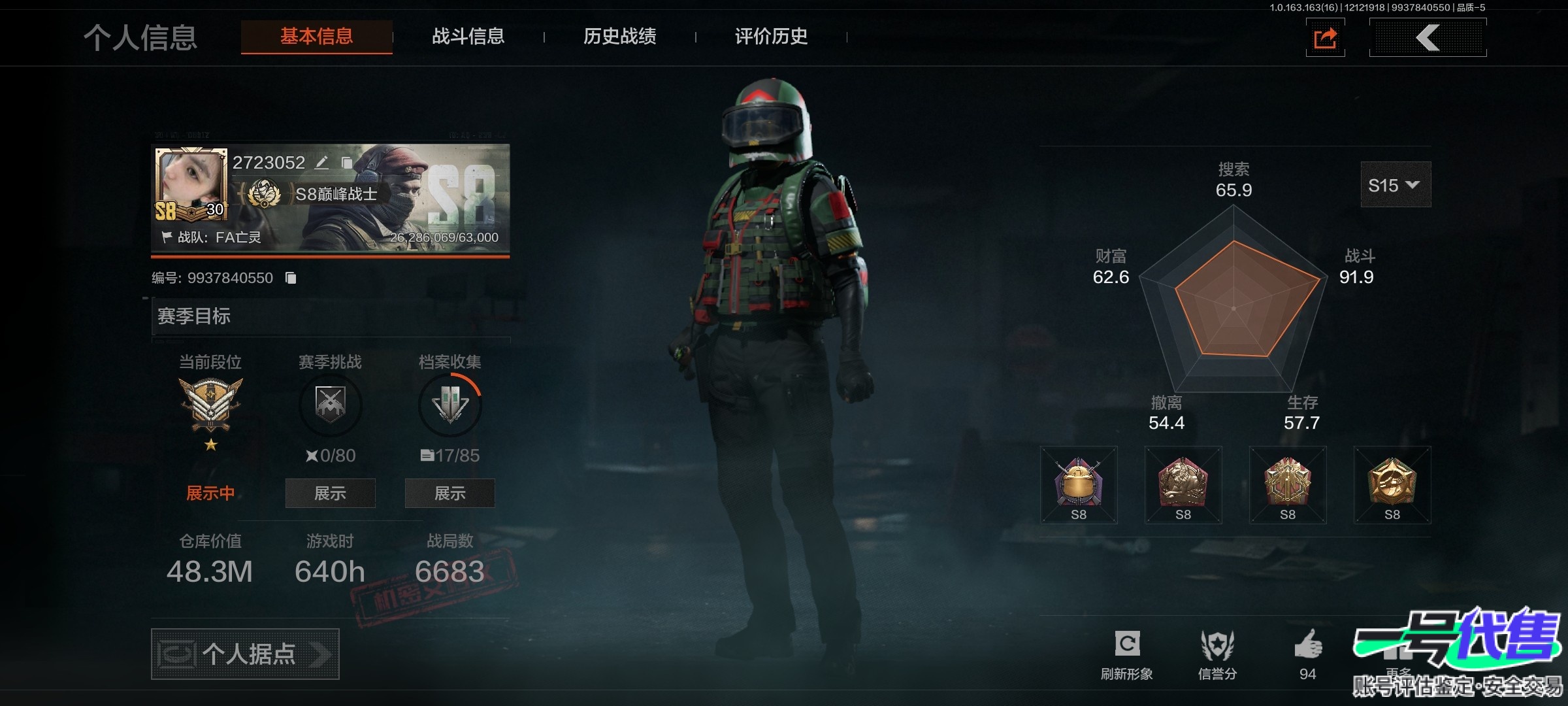Viewport: 1568px width, 706px height.
Task: Edit the player name pencil icon
Action: pyautogui.click(x=321, y=162)
